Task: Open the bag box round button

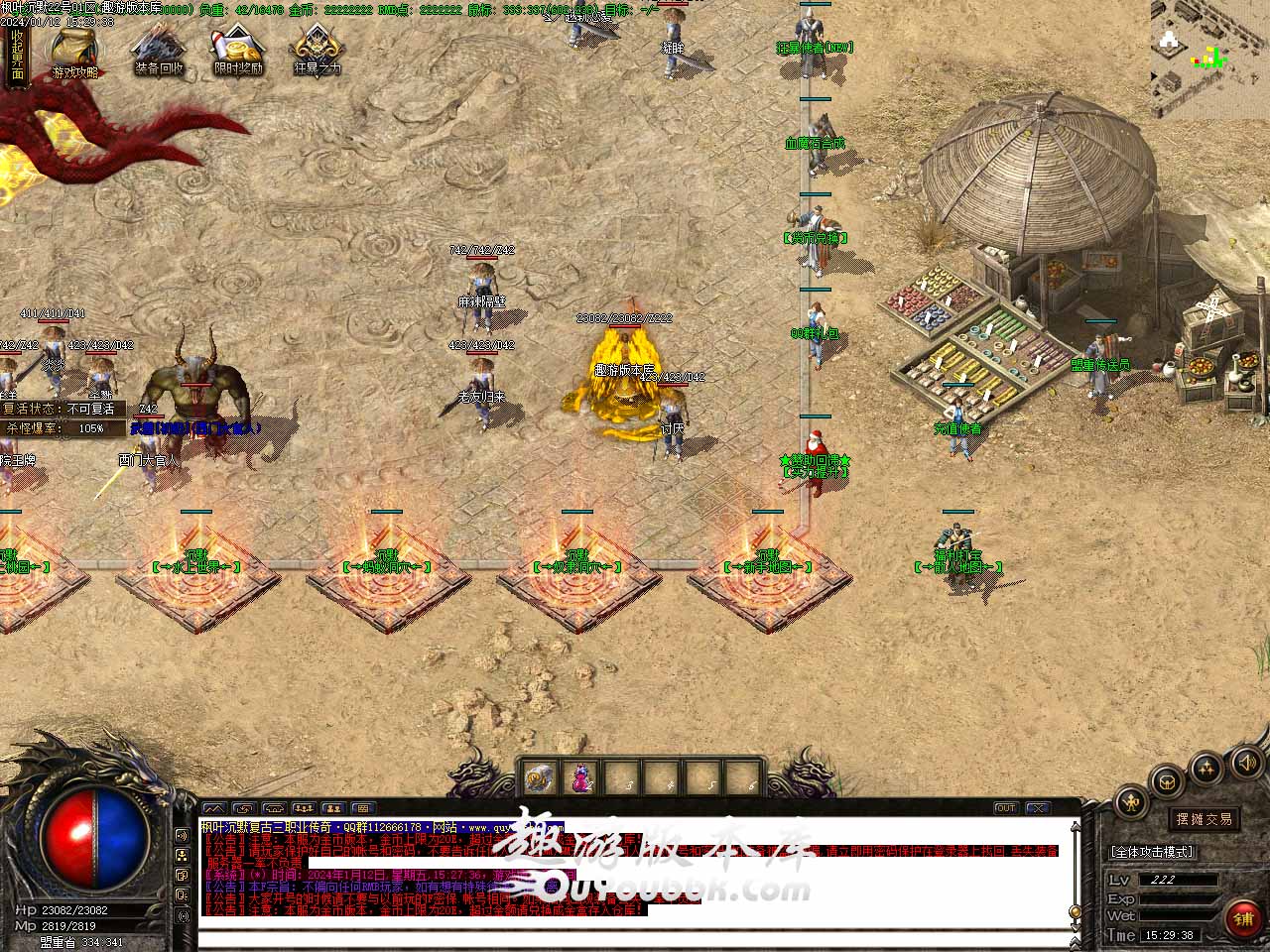Action: pyautogui.click(x=1167, y=782)
